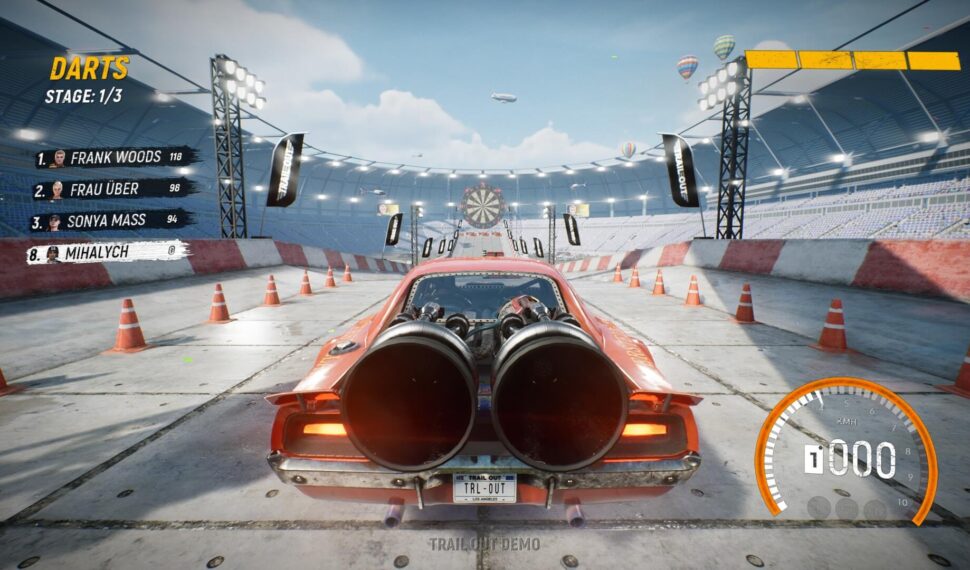Choose the Frau Über leaderboard row
The height and width of the screenshot is (570, 970).
(112, 189)
